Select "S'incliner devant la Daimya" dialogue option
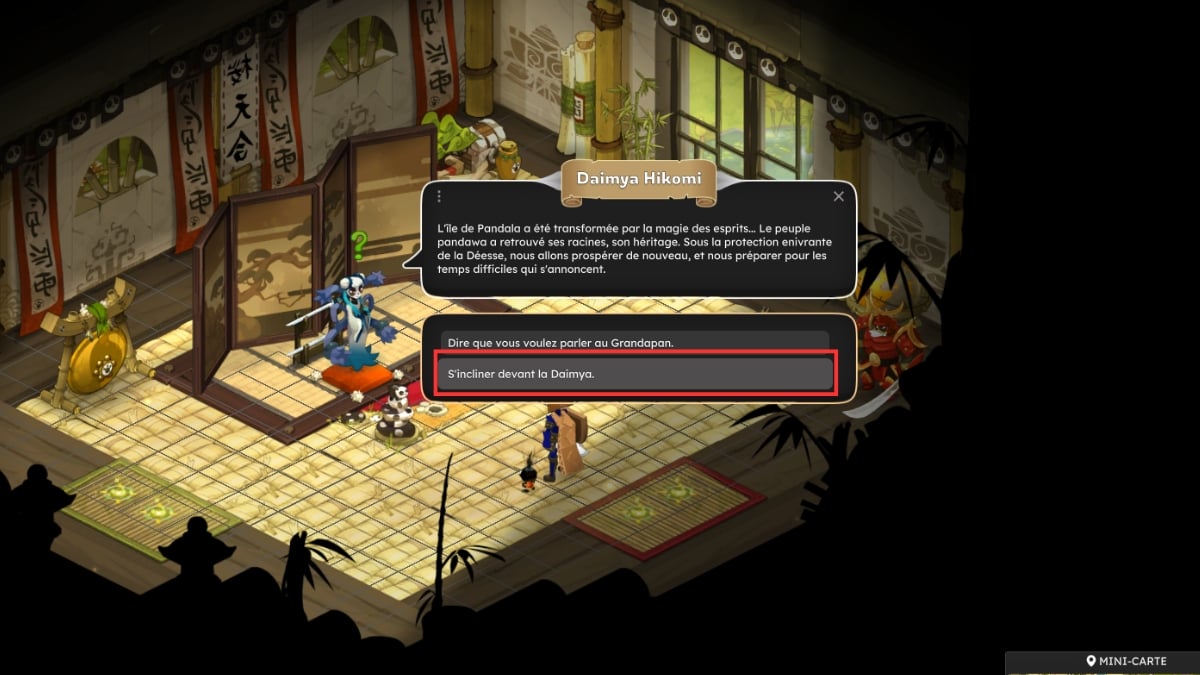 [635, 374]
